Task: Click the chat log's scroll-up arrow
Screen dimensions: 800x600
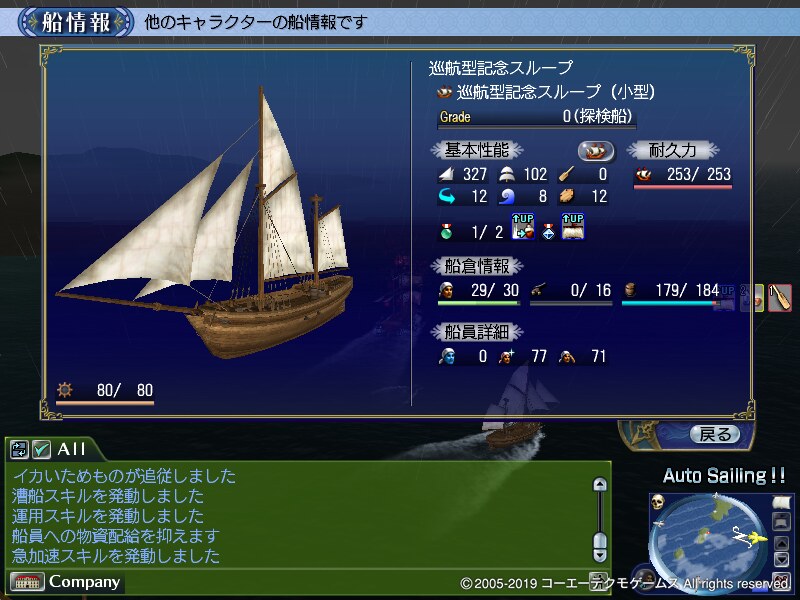Action: (x=599, y=485)
